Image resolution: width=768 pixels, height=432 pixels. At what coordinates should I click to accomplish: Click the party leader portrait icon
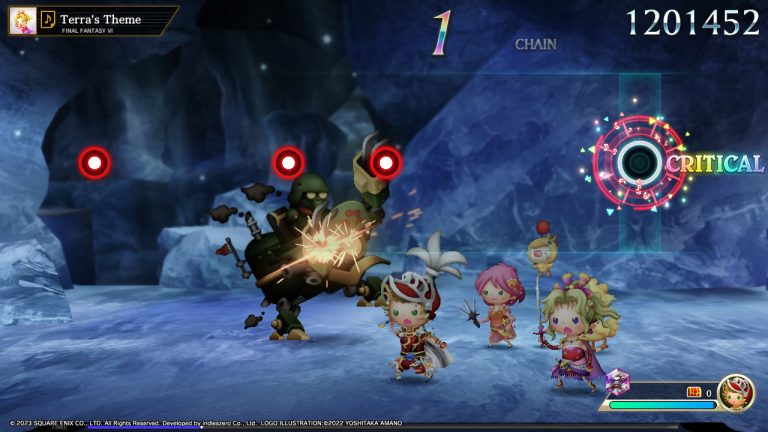coord(735,393)
